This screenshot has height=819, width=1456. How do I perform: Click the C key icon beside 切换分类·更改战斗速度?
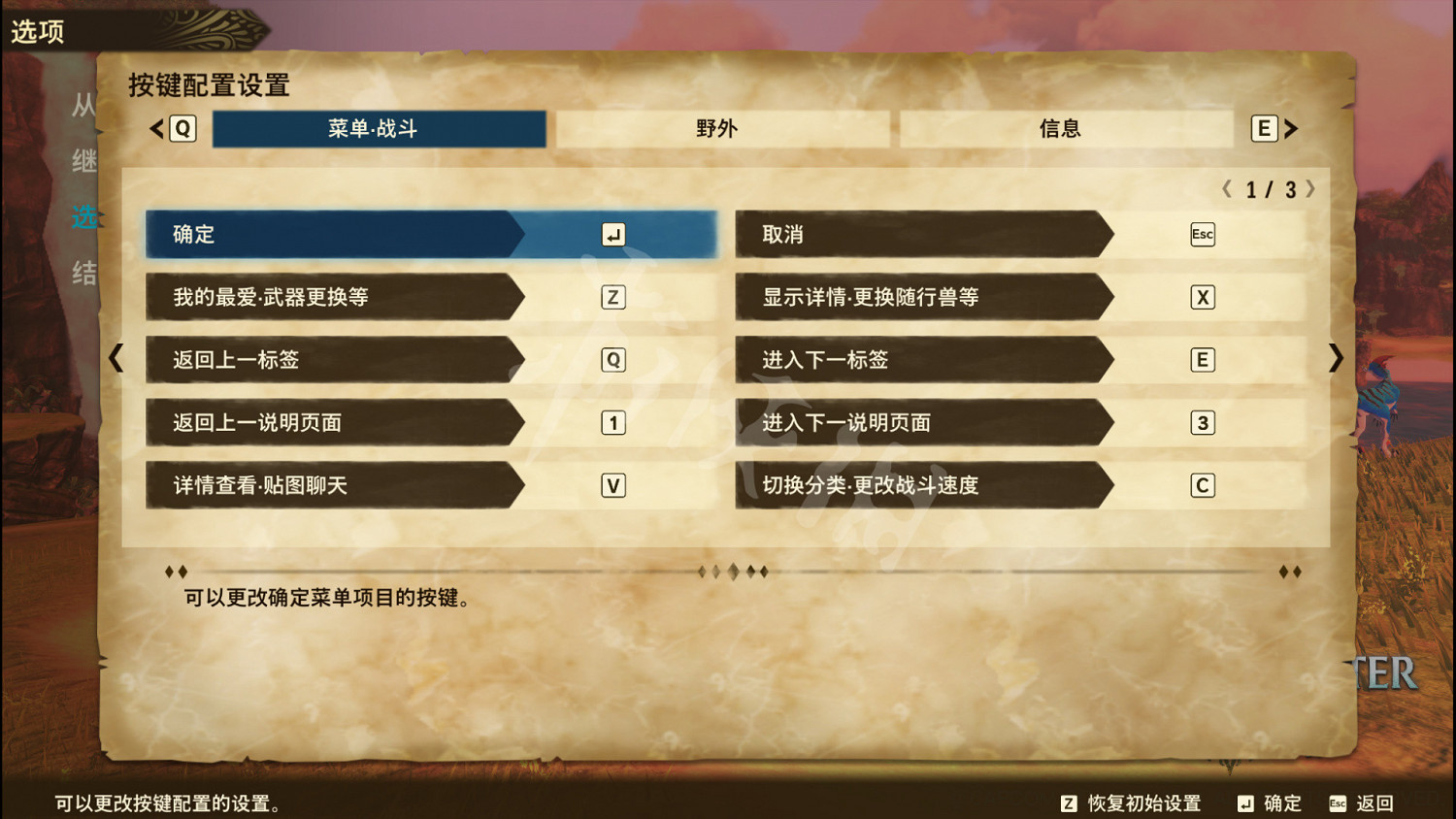click(x=1203, y=485)
